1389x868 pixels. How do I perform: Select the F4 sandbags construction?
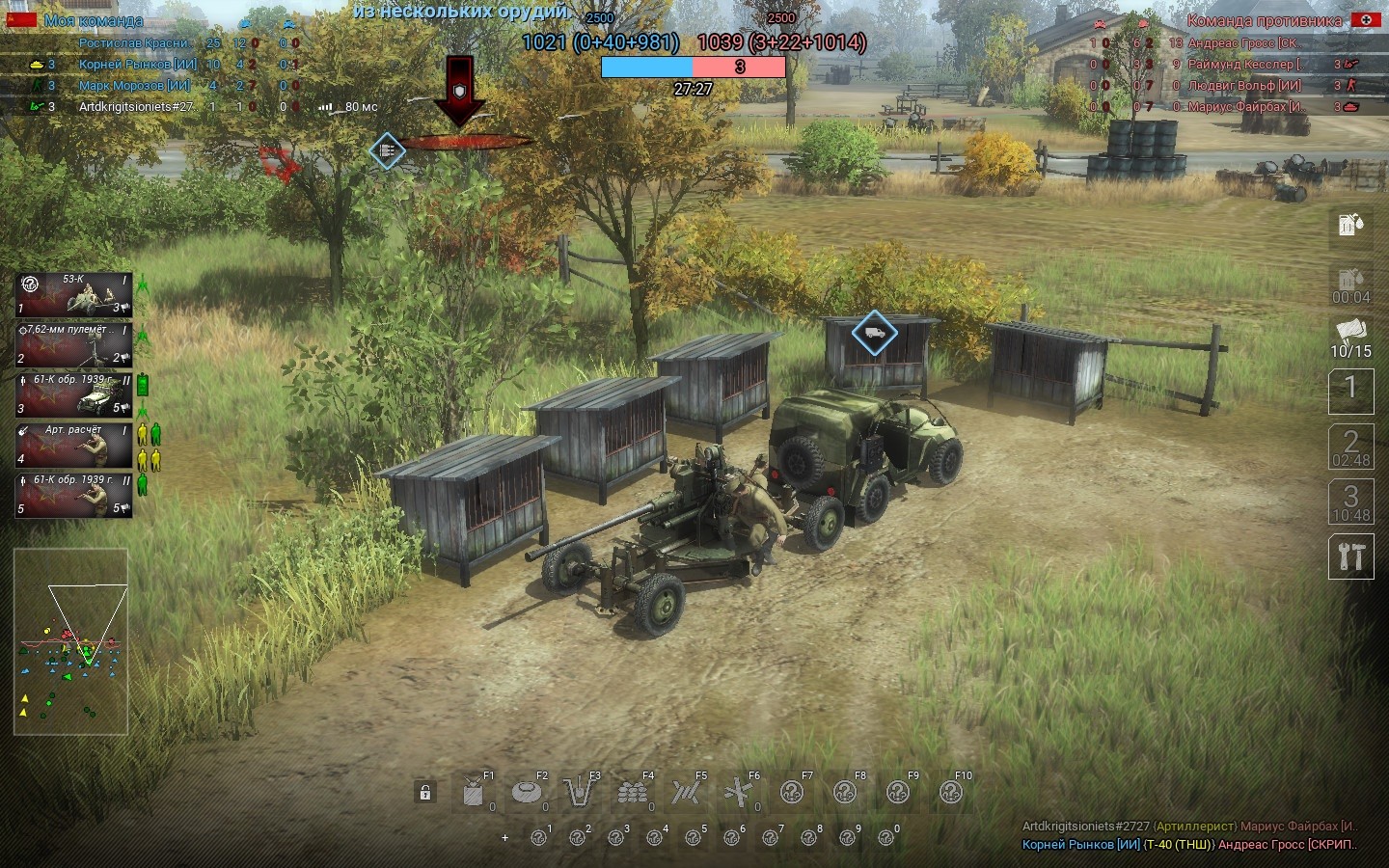click(633, 793)
